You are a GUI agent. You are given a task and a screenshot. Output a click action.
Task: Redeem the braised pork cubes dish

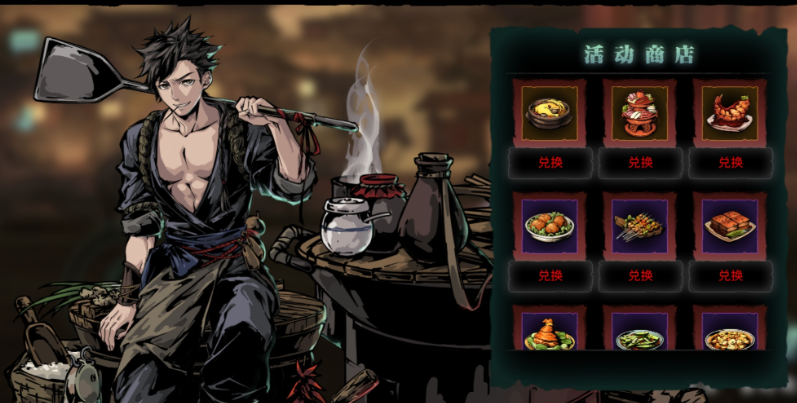coord(730,275)
